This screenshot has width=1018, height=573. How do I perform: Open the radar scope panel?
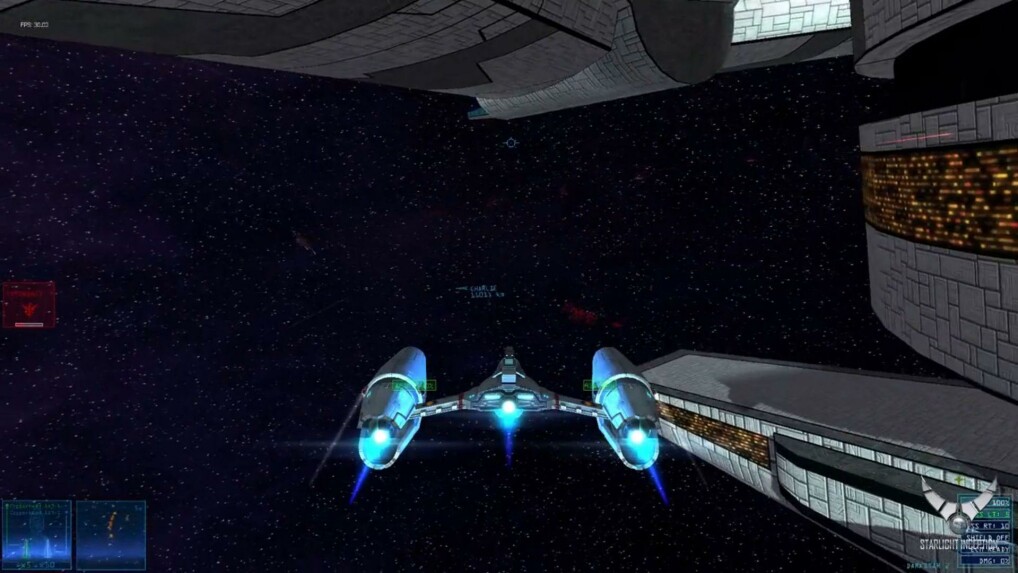click(111, 535)
